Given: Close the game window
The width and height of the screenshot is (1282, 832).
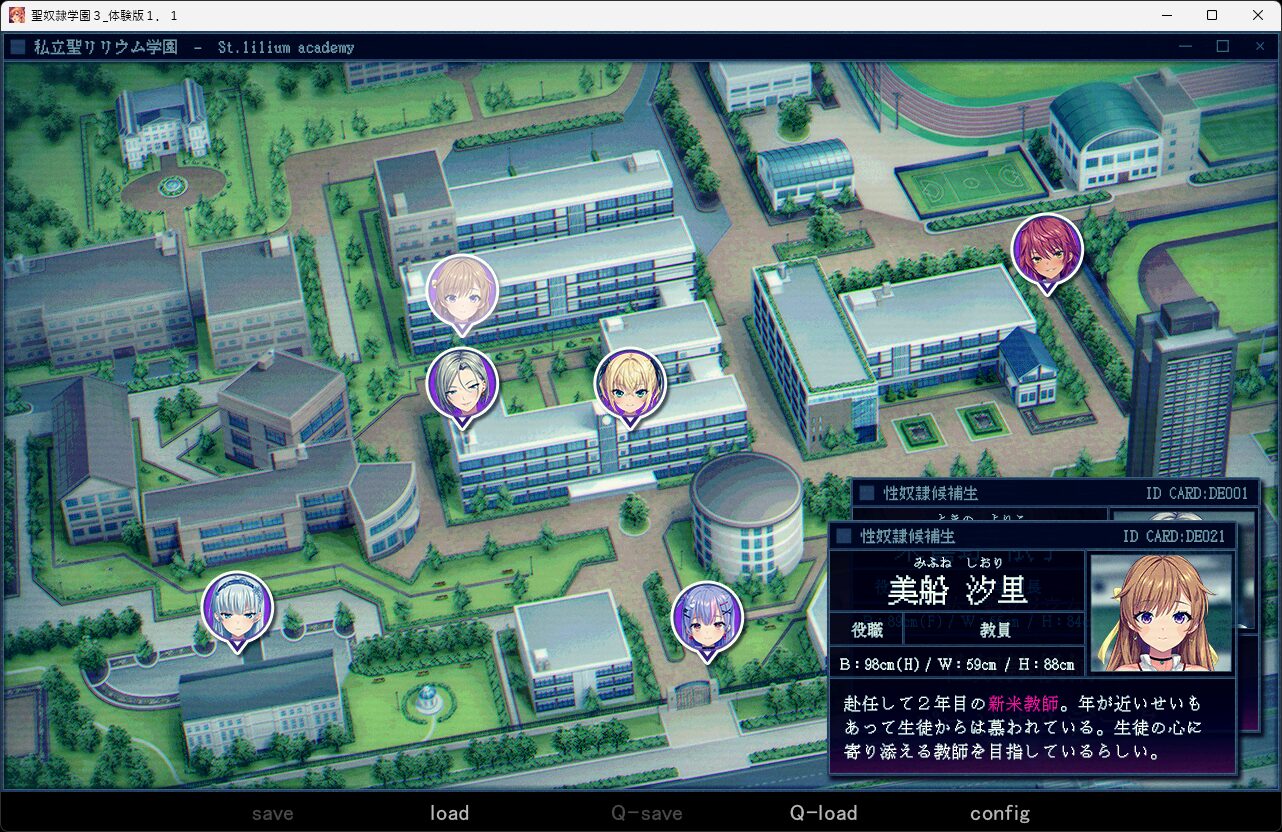Looking at the screenshot, I should (1257, 15).
